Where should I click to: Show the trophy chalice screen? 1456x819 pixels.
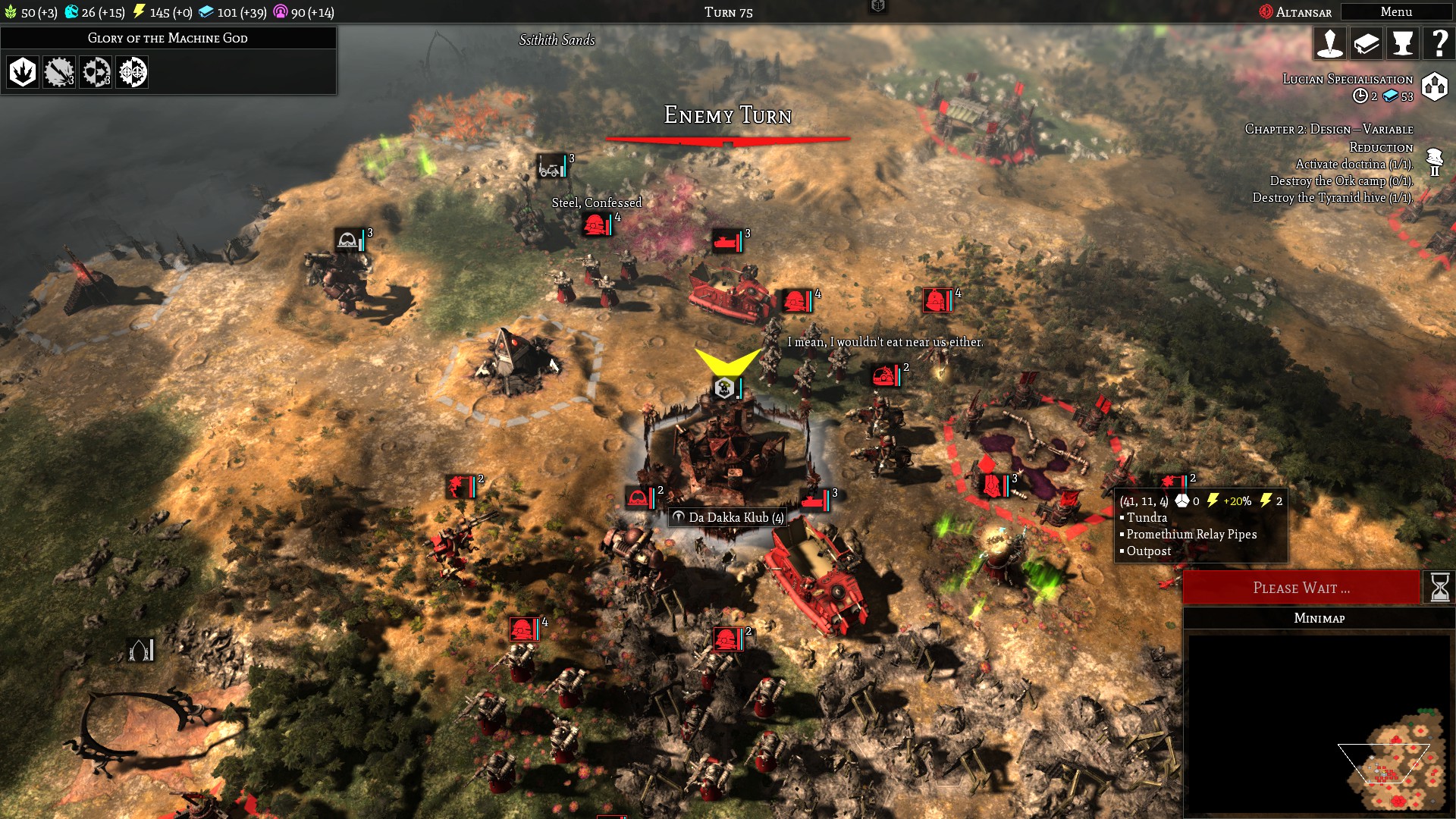(x=1402, y=44)
